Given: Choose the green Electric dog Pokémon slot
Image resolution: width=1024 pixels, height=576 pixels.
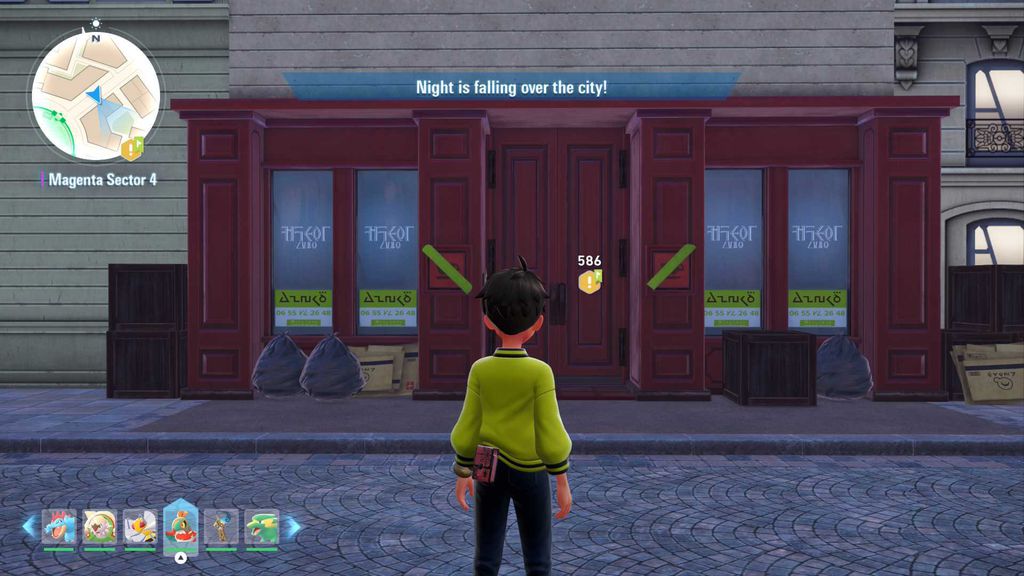Looking at the screenshot, I should pyautogui.click(x=261, y=526).
